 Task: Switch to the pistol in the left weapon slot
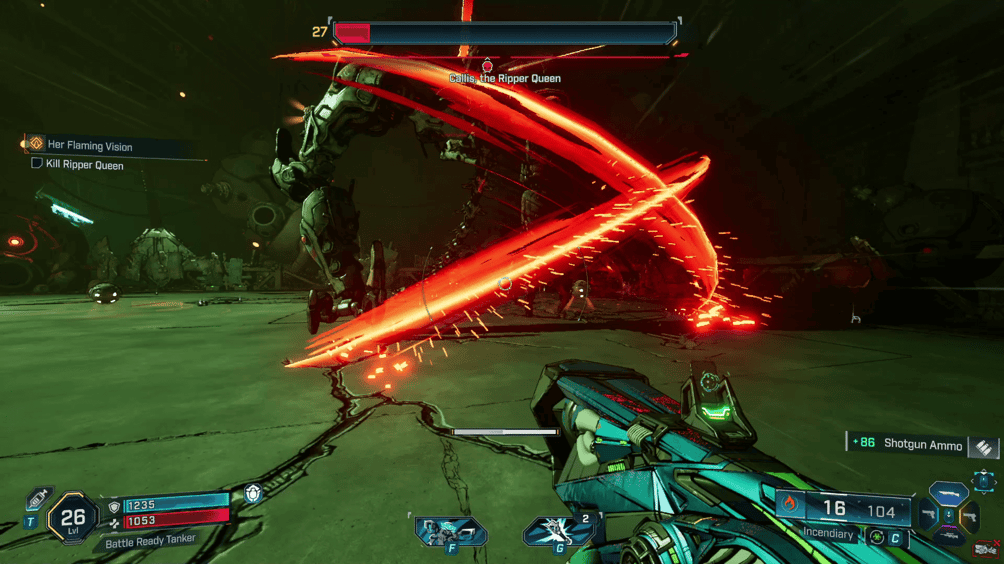point(926,516)
